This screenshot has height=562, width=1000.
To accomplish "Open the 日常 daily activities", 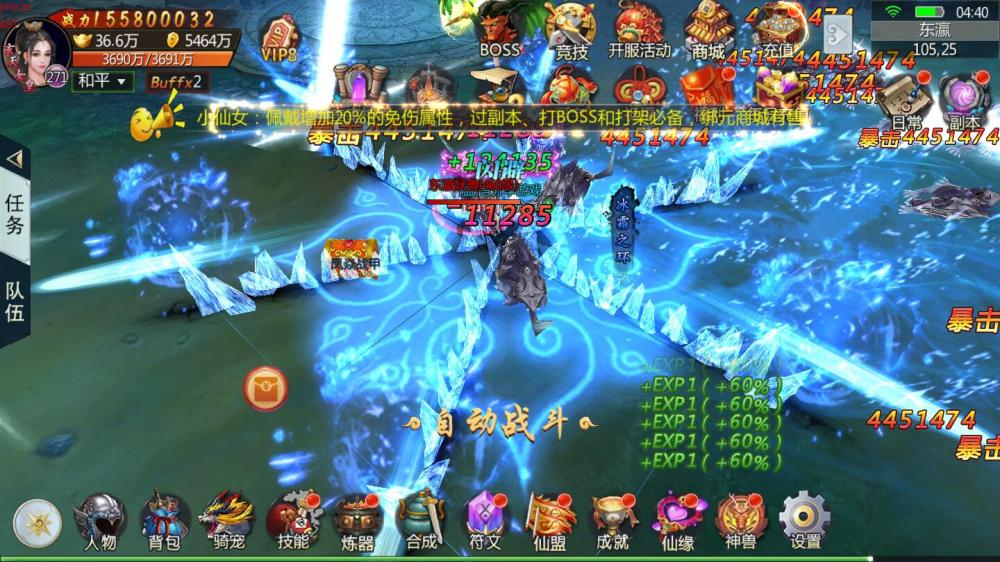I will coord(906,100).
